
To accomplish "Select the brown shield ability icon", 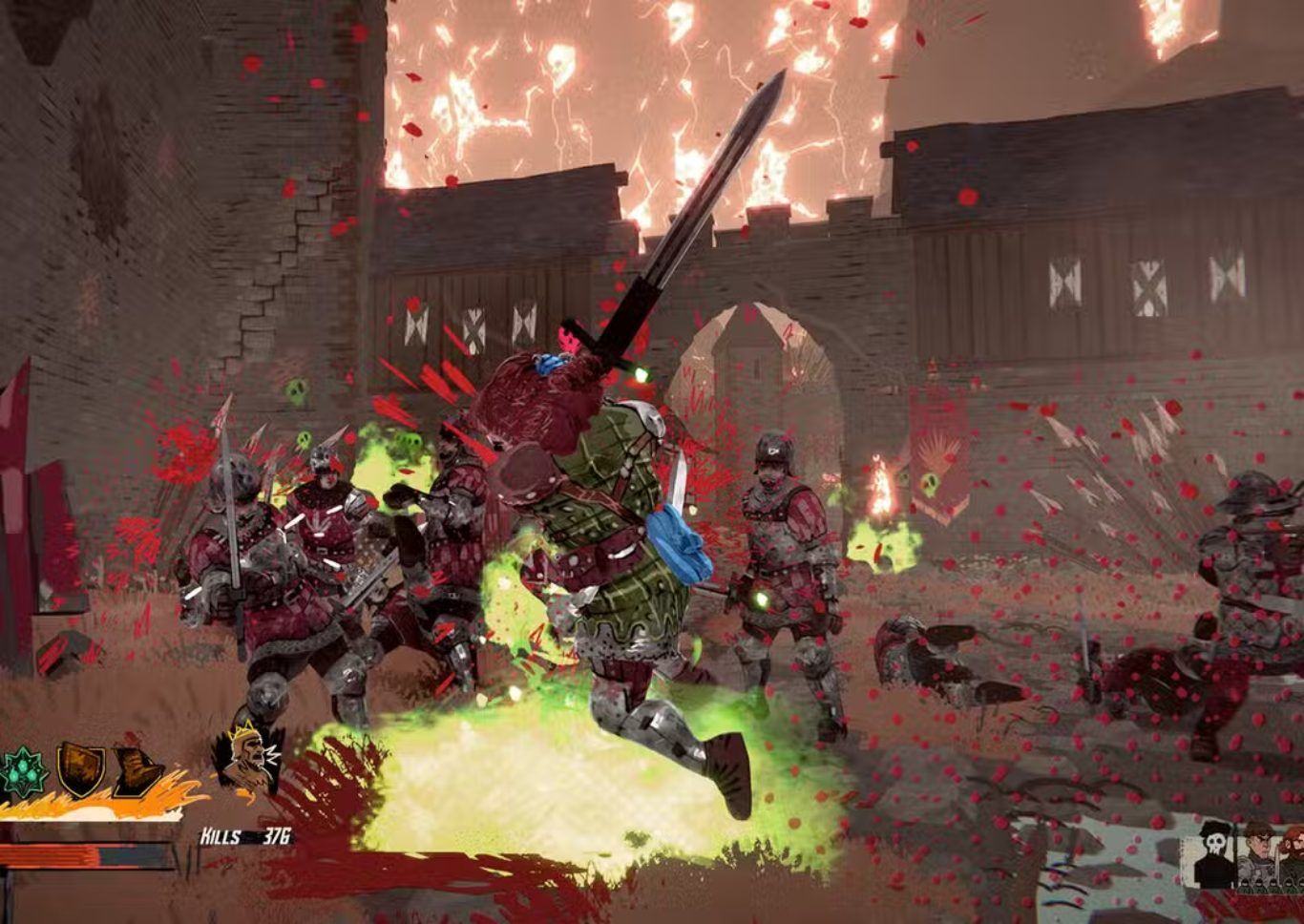I will point(81,769).
